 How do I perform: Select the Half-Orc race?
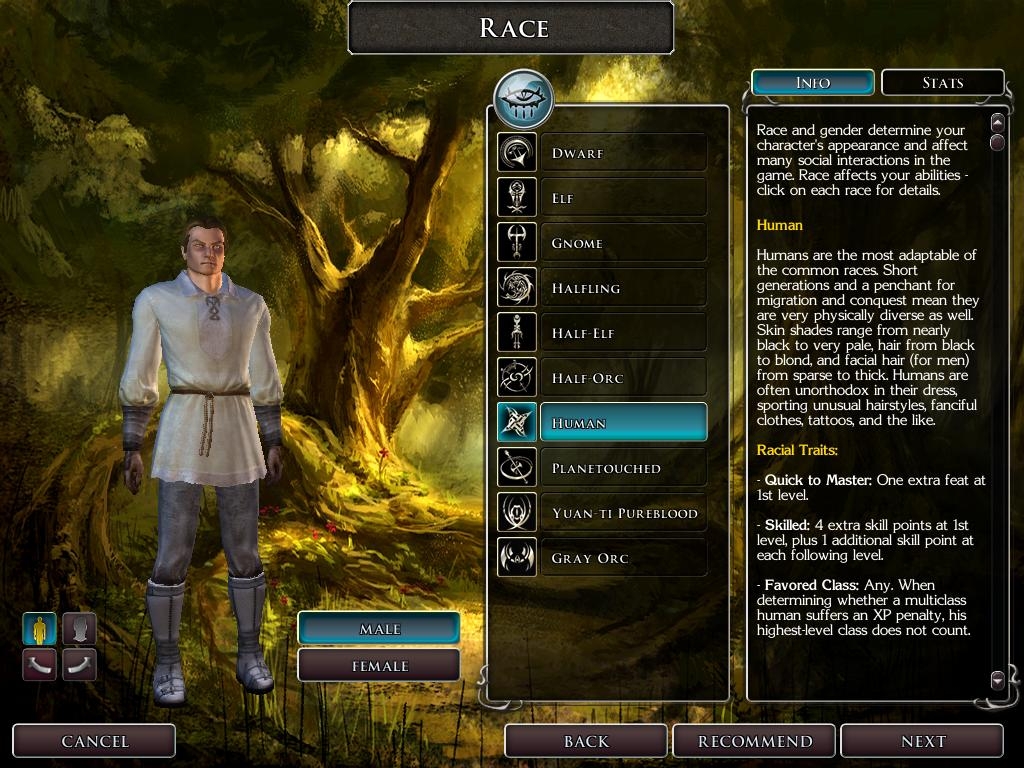tap(622, 378)
